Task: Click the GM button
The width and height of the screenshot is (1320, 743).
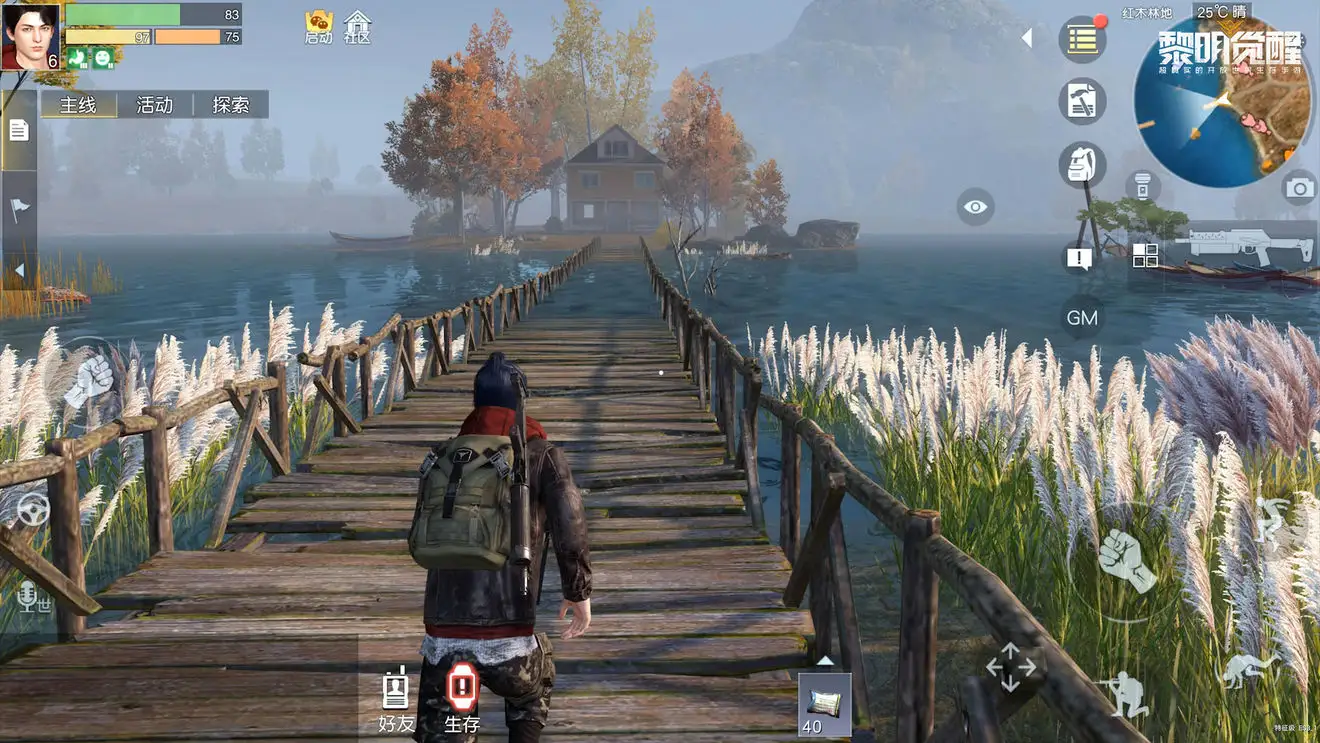Action: pyautogui.click(x=1082, y=318)
